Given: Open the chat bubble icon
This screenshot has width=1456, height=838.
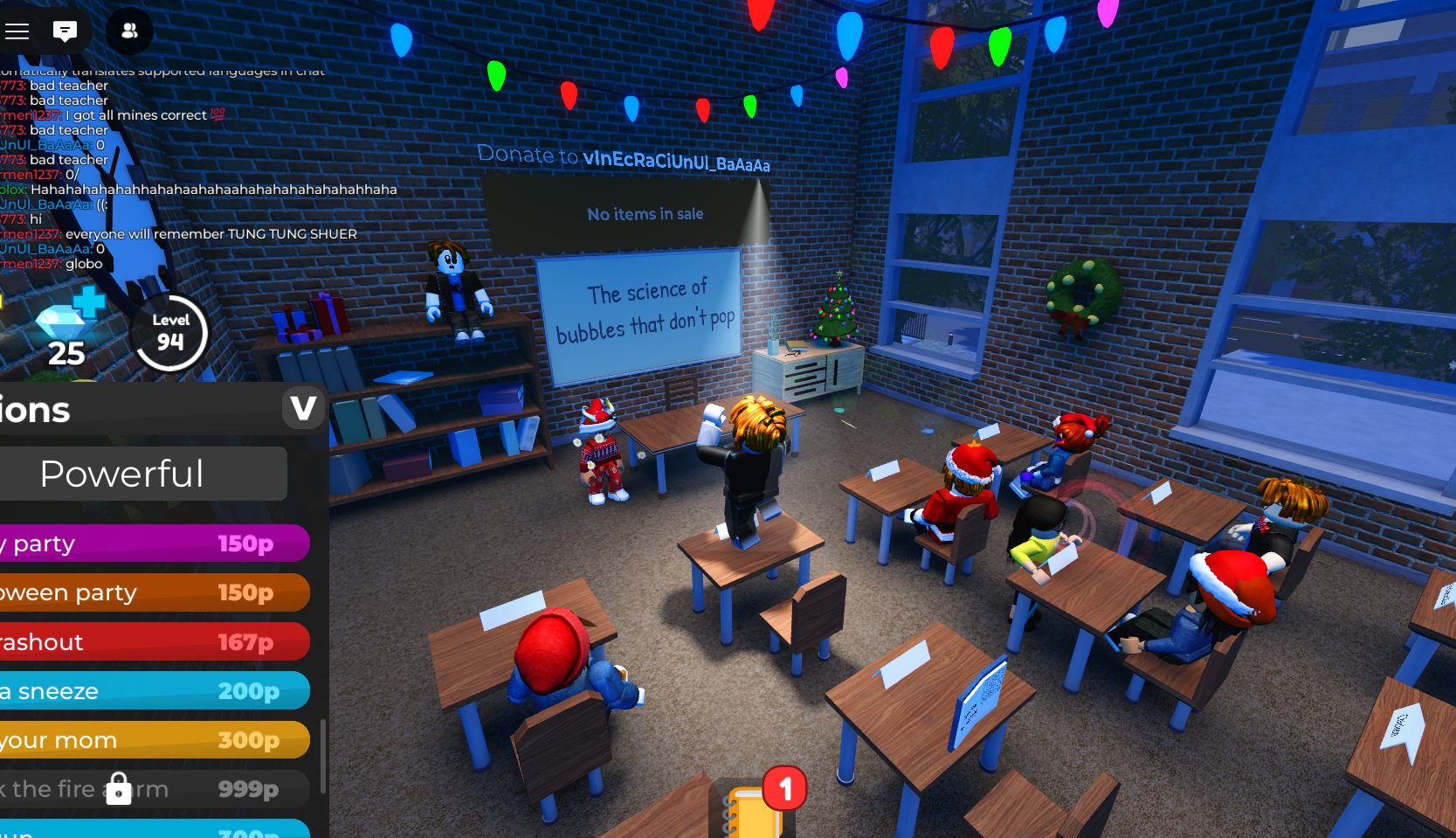Looking at the screenshot, I should click(66, 30).
